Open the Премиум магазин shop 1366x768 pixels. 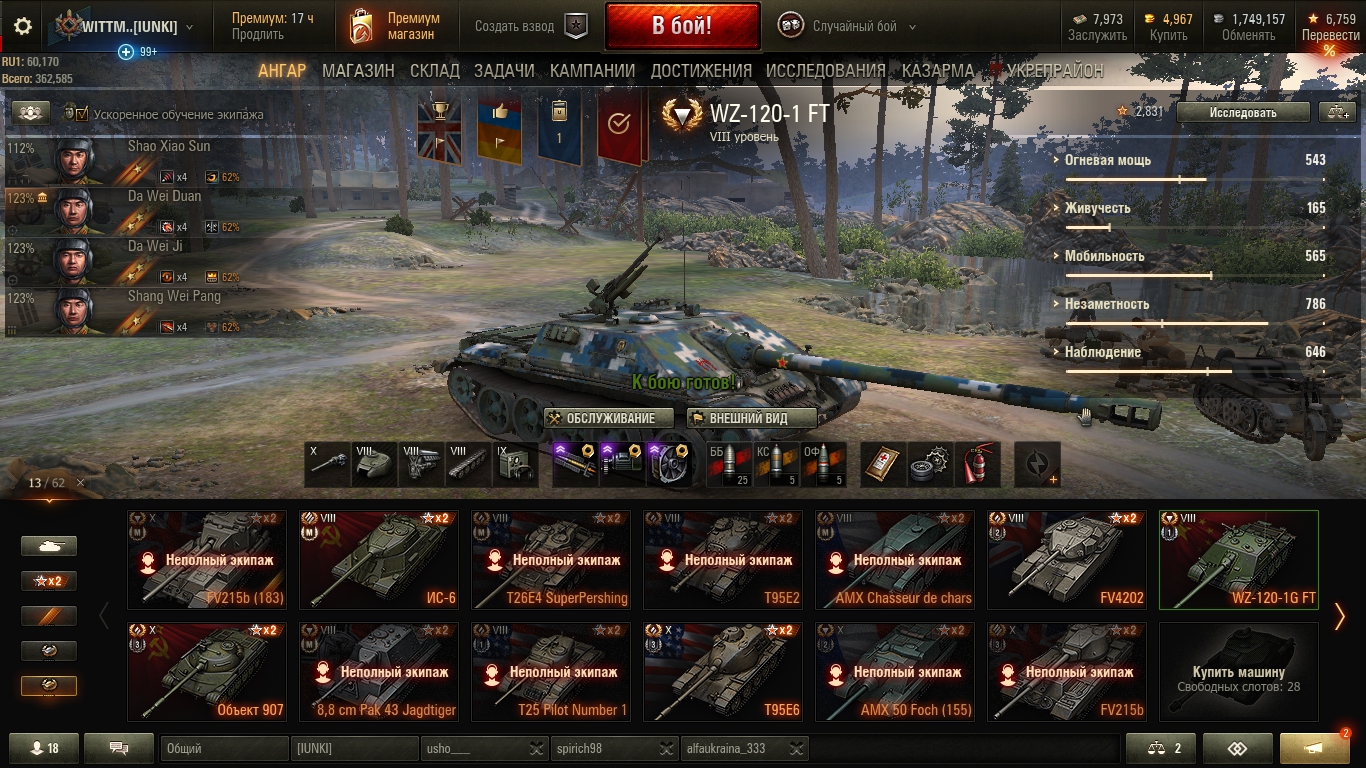(x=395, y=26)
